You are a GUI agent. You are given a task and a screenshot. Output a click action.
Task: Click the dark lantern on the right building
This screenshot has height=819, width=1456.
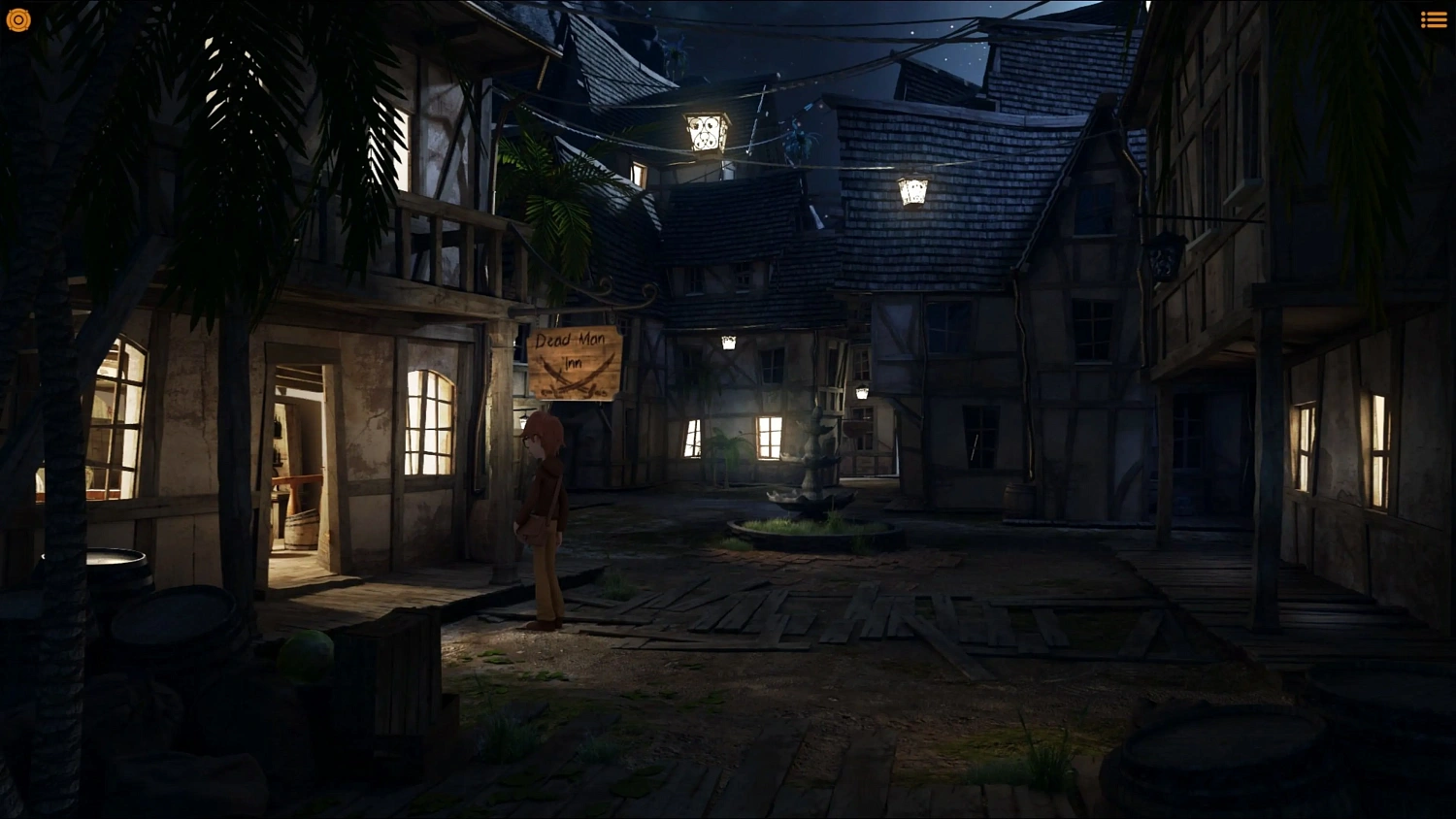click(x=1165, y=257)
